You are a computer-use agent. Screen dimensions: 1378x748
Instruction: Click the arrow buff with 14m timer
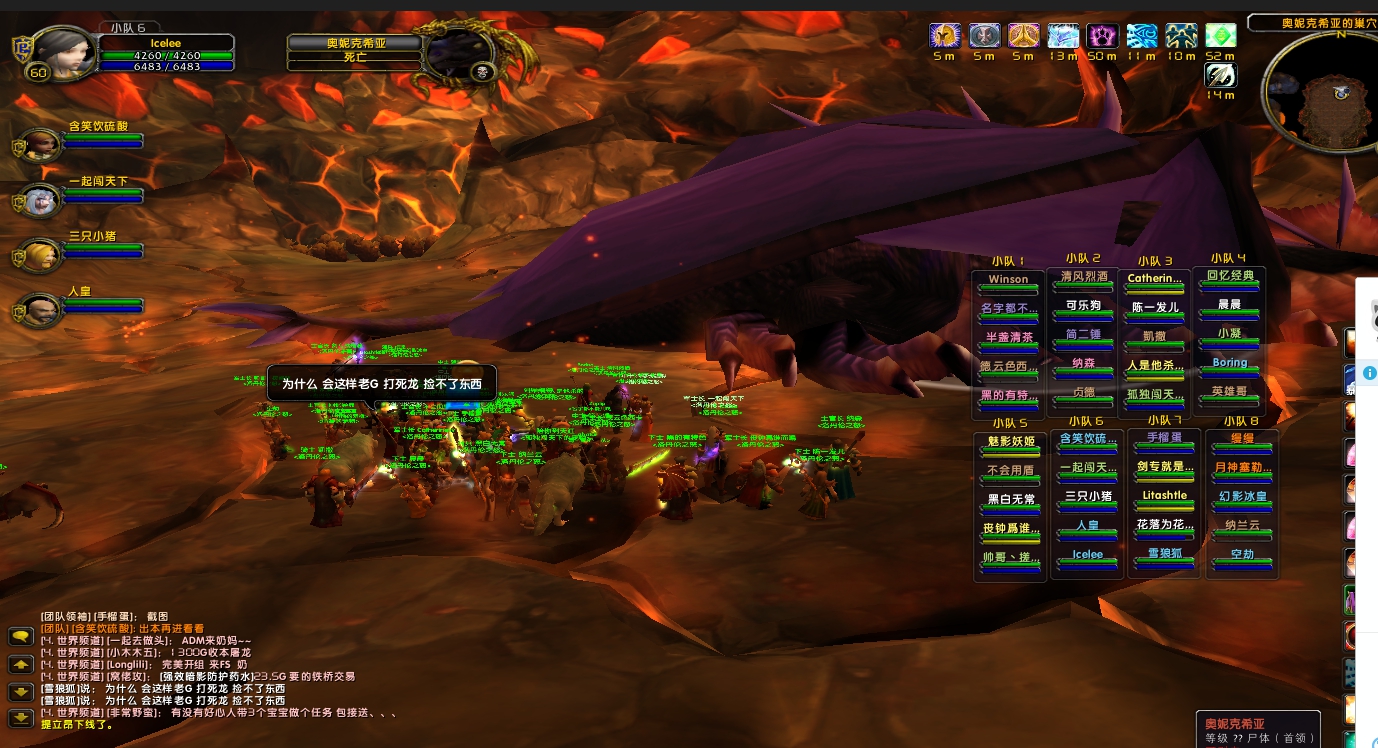pos(1220,75)
